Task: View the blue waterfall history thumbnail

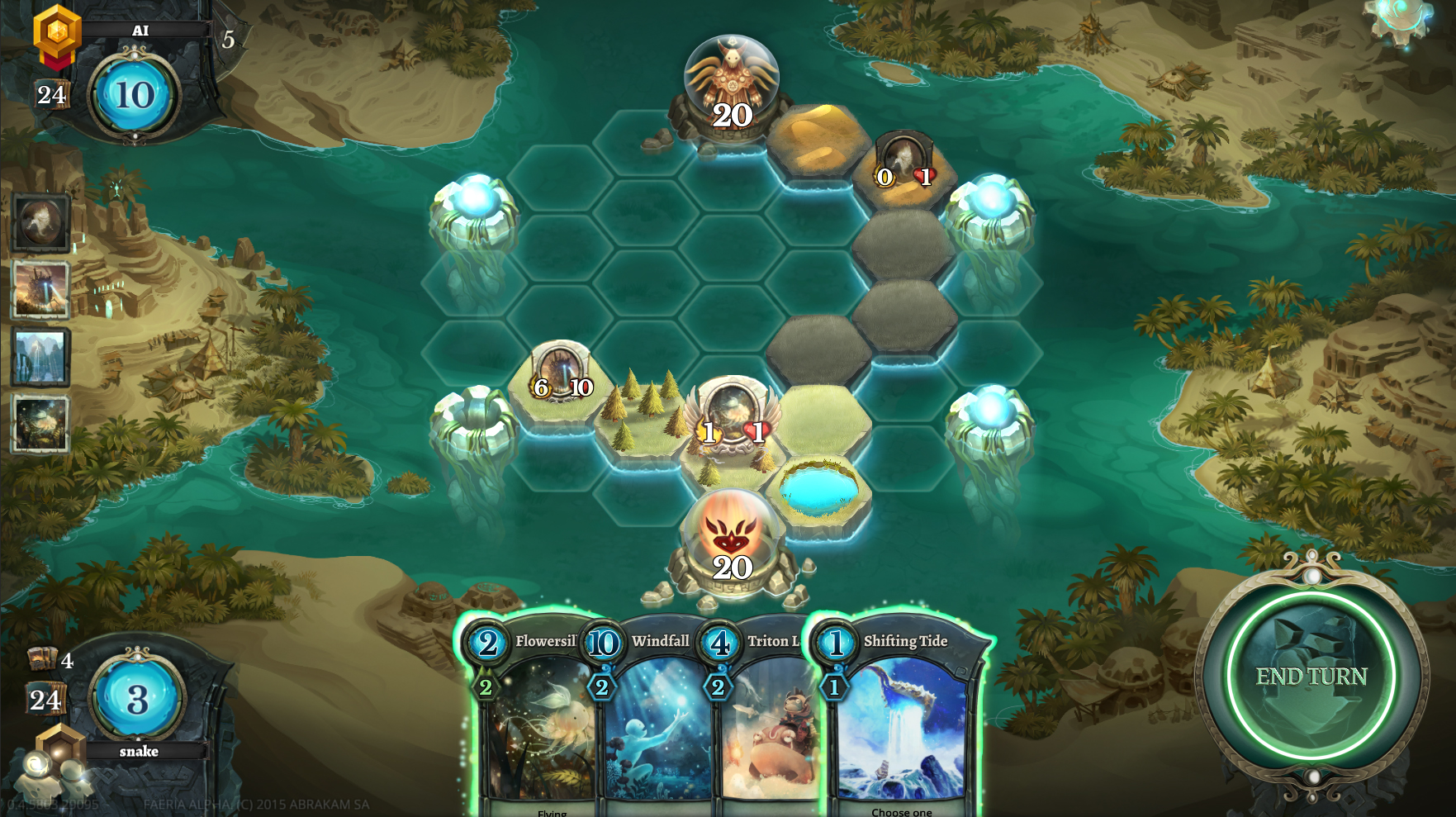Action: point(40,357)
